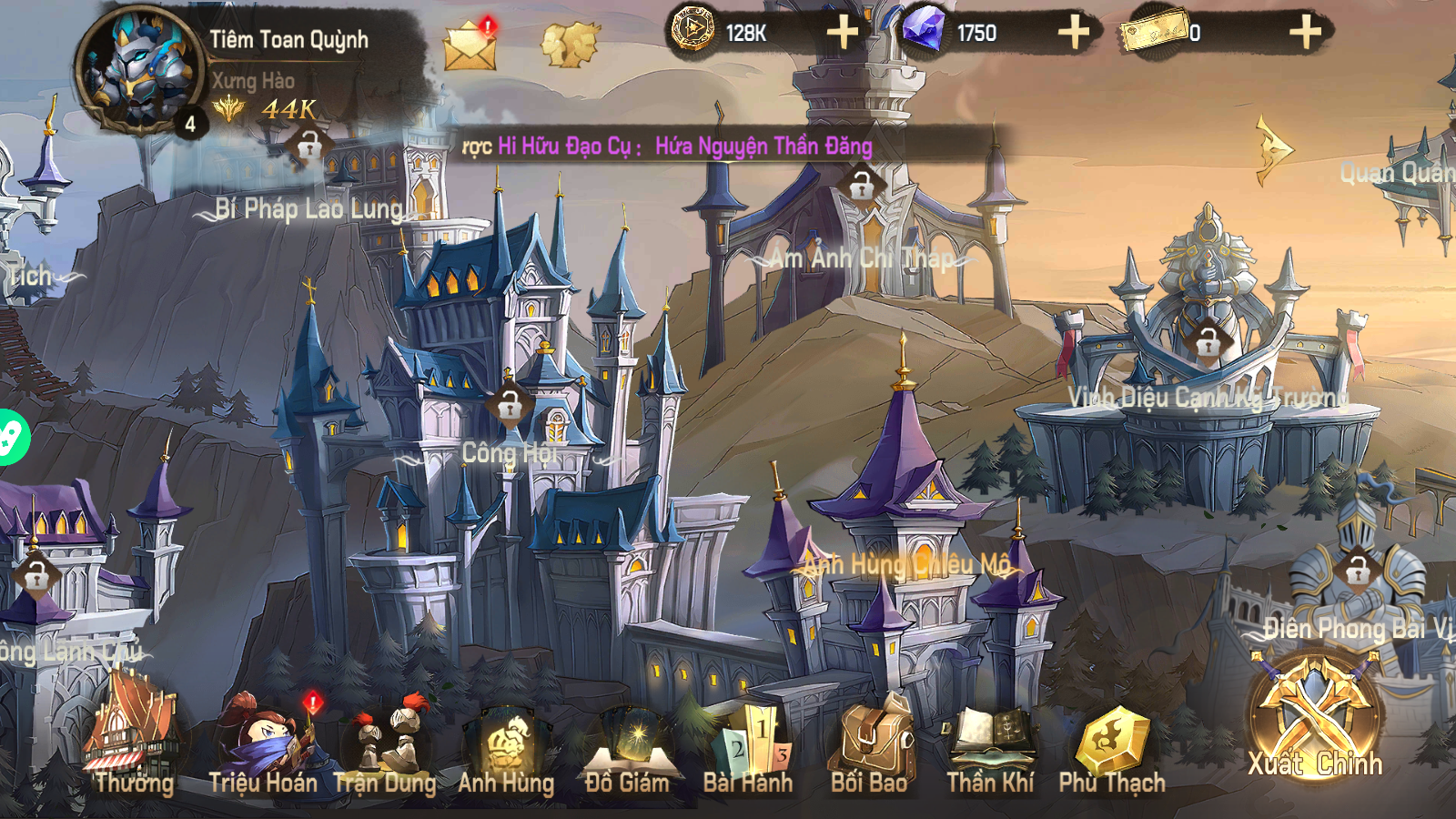1456x819 pixels.
Task: Open the Anh Hùng heroes icon
Action: coord(508,737)
